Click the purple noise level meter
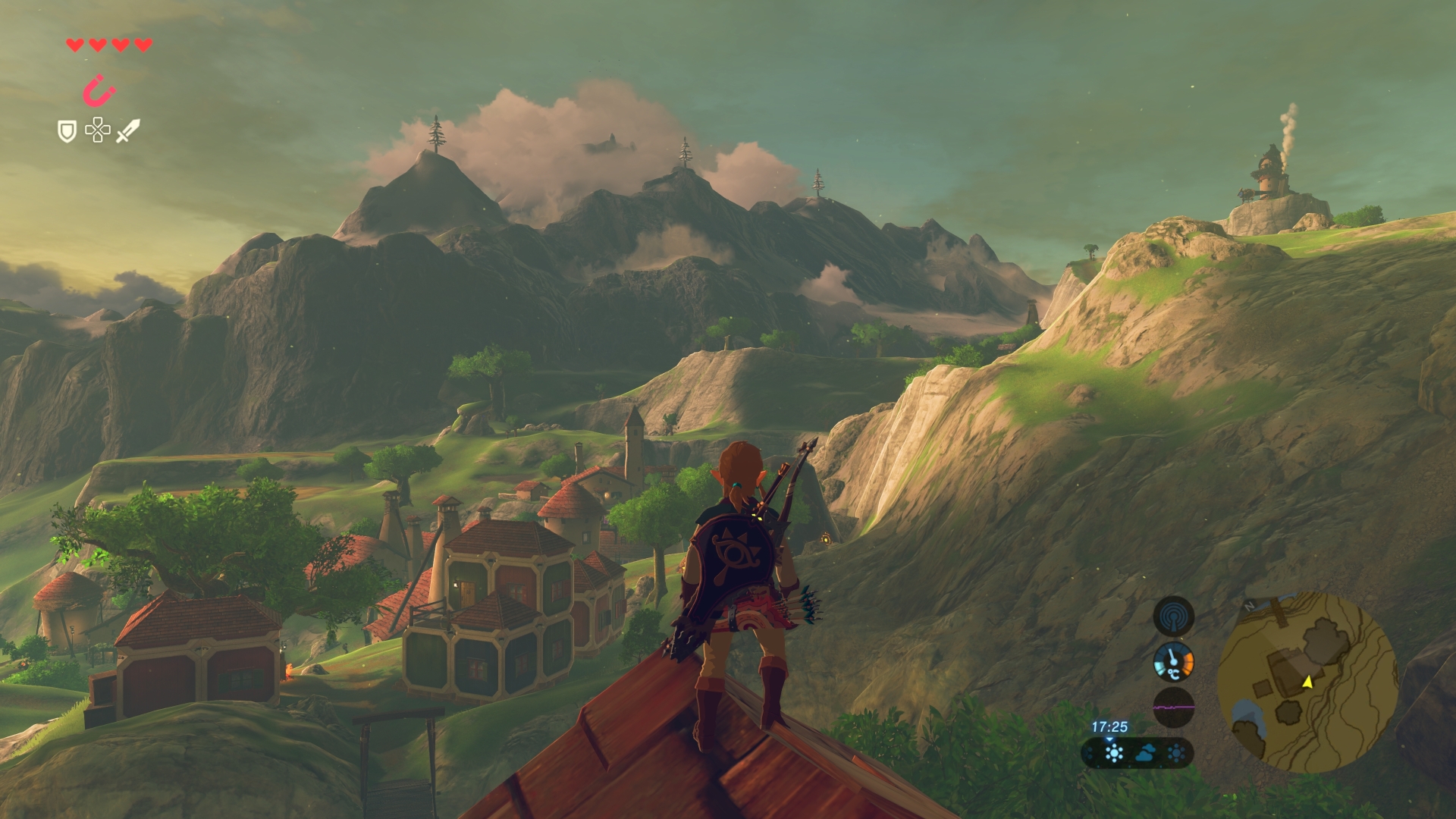 tap(1173, 708)
